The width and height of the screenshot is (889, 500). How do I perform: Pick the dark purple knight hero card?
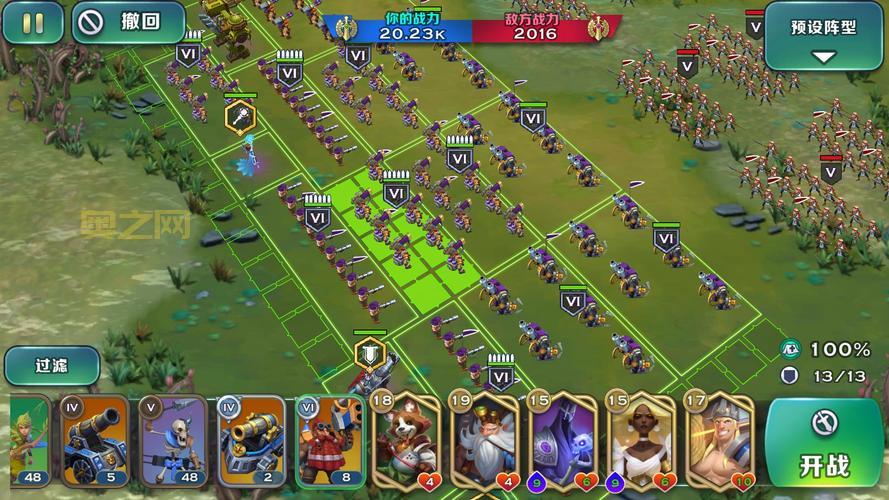click(563, 438)
